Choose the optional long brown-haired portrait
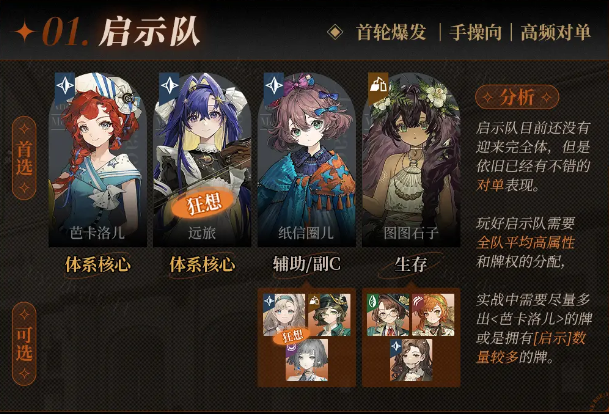Screen dimensions: 609x414 tap(411, 360)
